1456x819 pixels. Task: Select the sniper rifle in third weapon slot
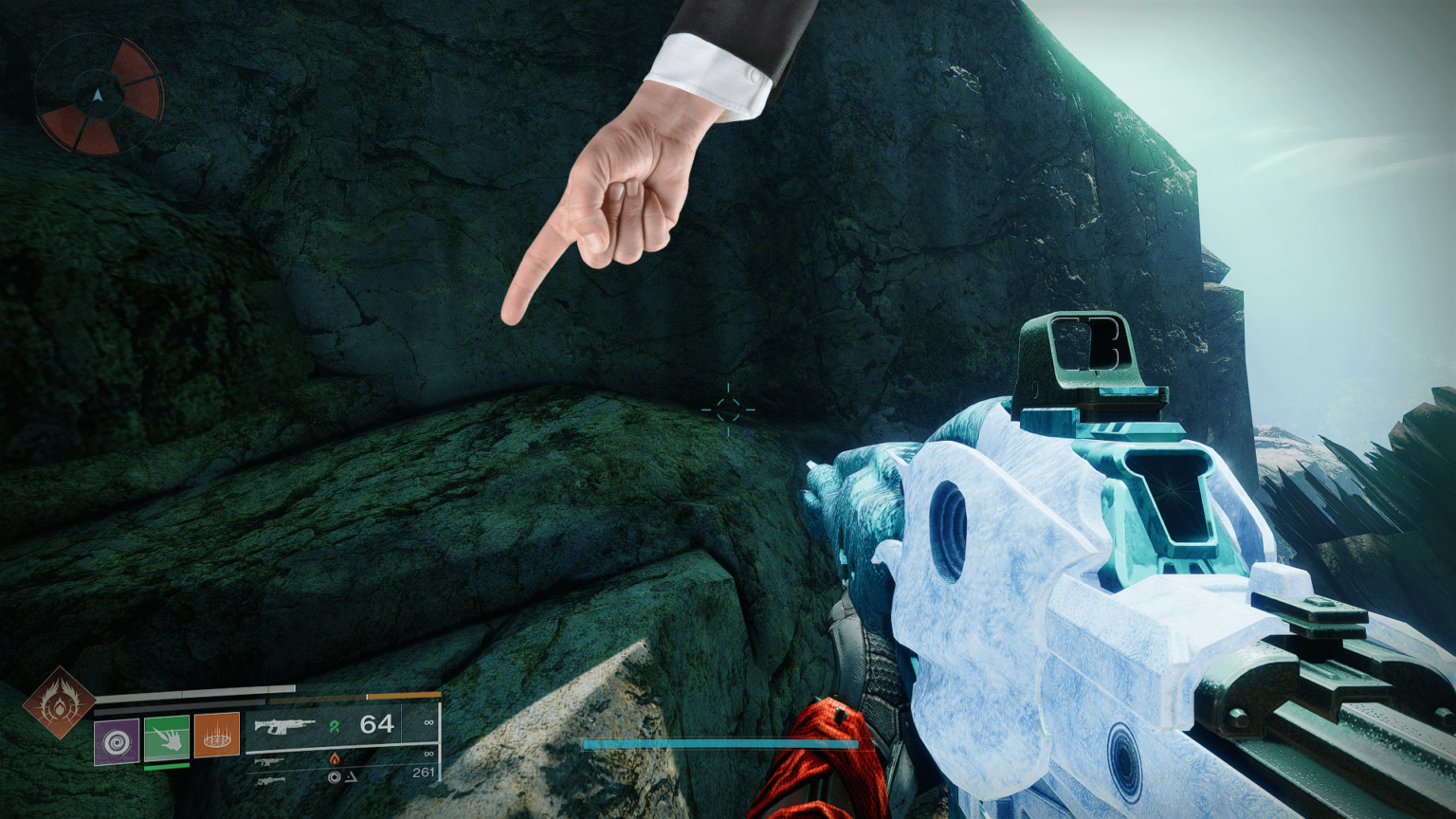pos(270,781)
